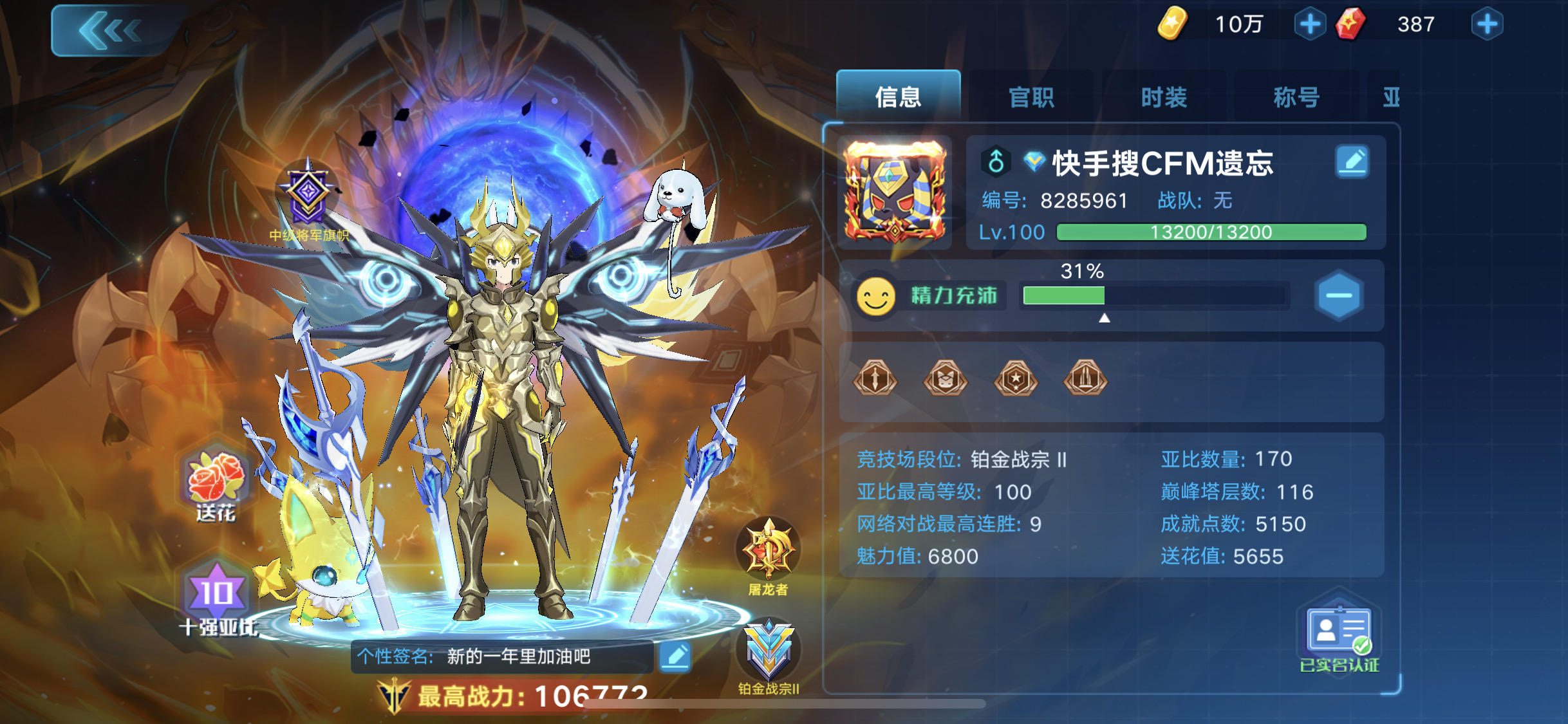打开十强亚比紫色星形图标

coord(217,589)
